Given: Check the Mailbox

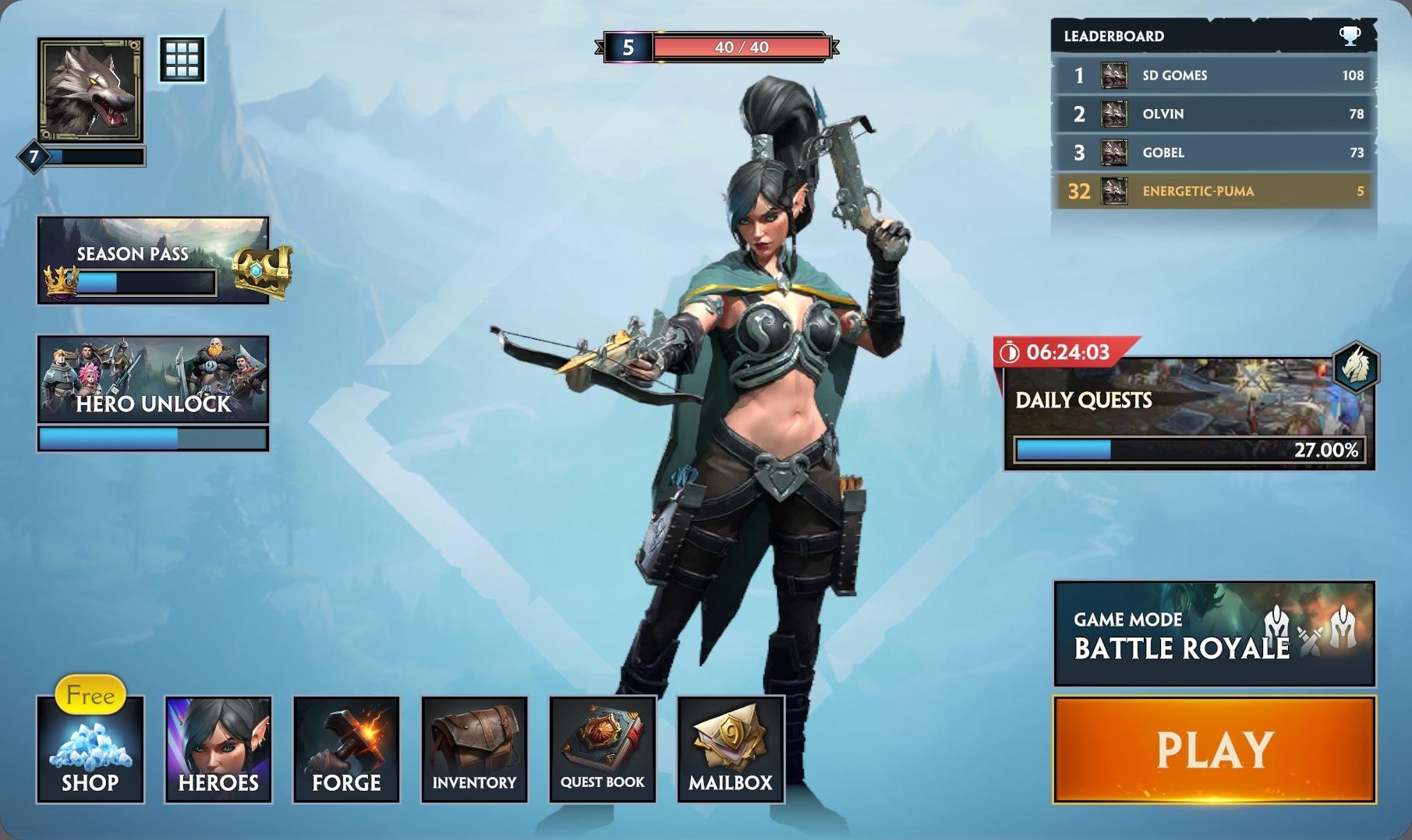Looking at the screenshot, I should click(731, 749).
